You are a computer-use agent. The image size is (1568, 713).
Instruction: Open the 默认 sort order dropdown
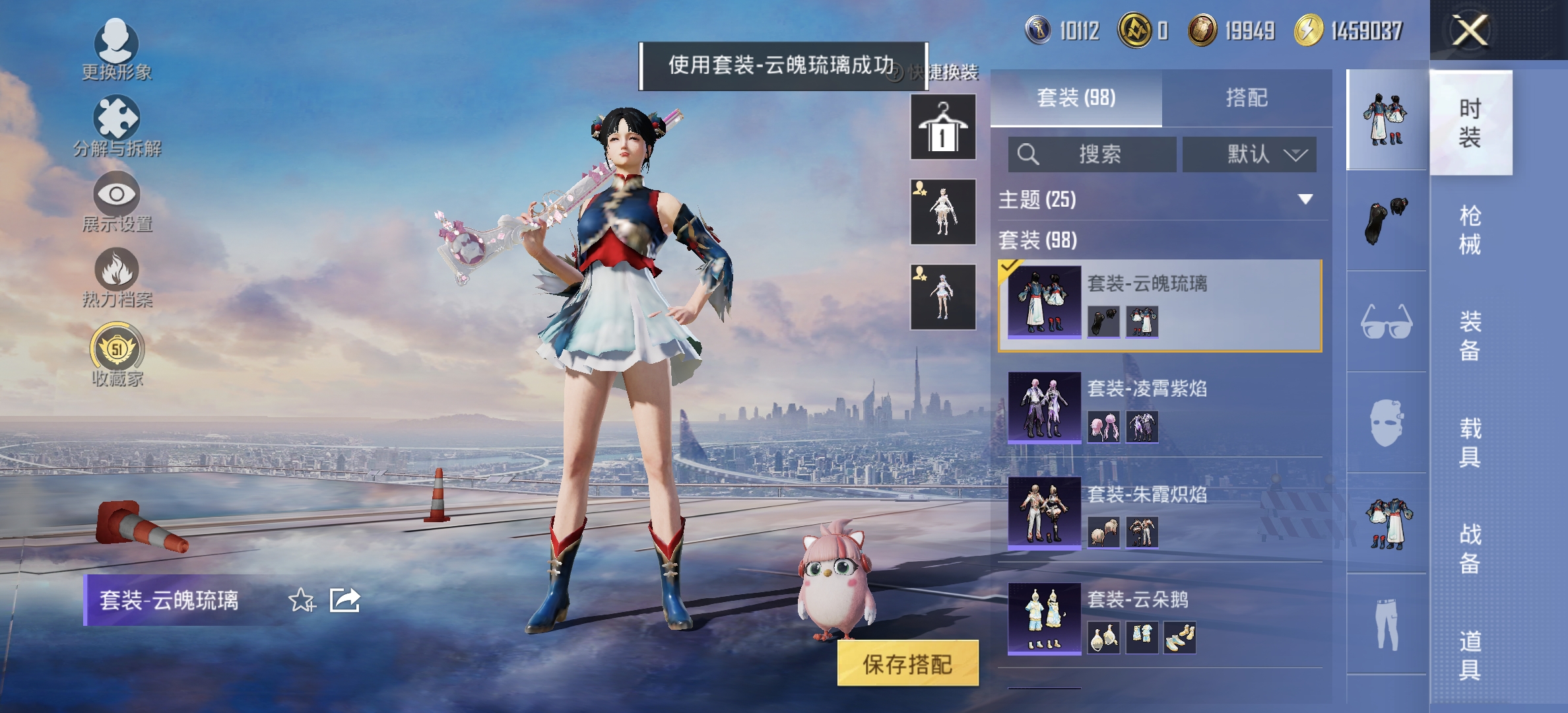[1249, 154]
